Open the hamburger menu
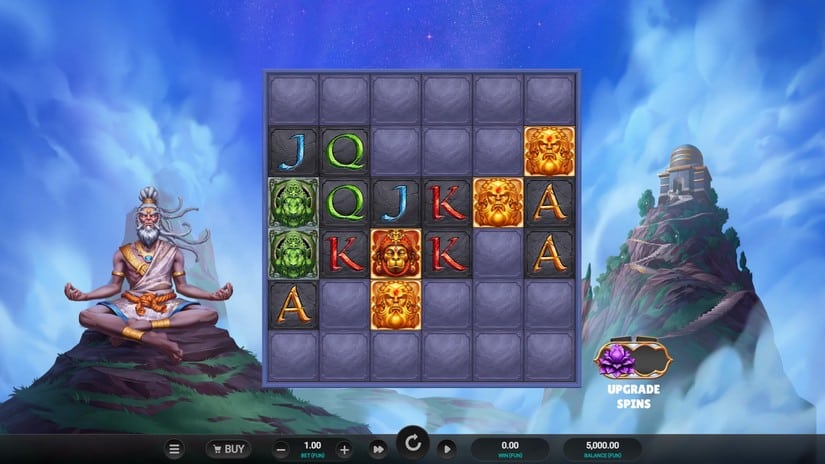This screenshot has height=464, width=825. 174,449
